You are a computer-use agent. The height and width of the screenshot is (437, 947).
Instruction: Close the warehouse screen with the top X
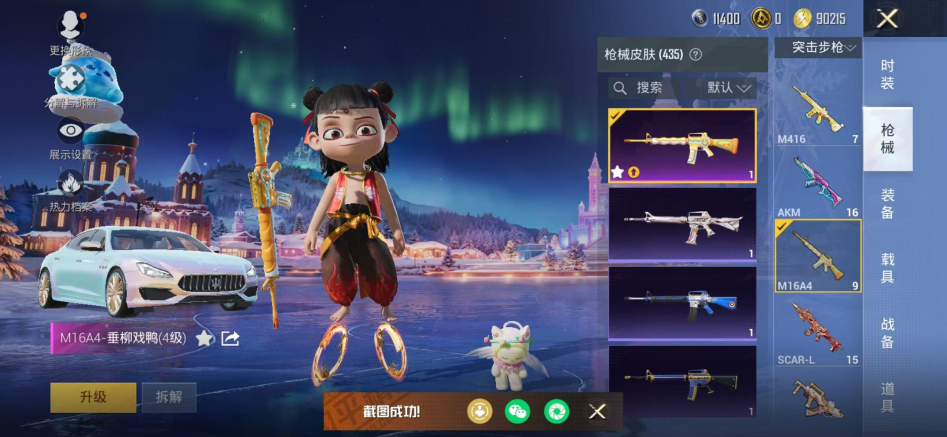click(887, 18)
